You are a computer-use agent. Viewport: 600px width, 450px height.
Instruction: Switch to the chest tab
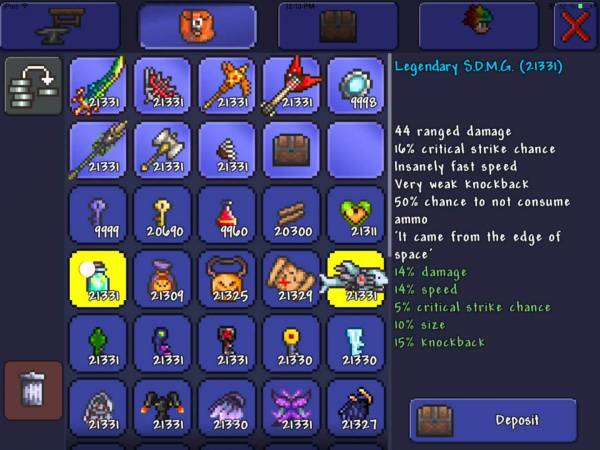[x=337, y=26]
